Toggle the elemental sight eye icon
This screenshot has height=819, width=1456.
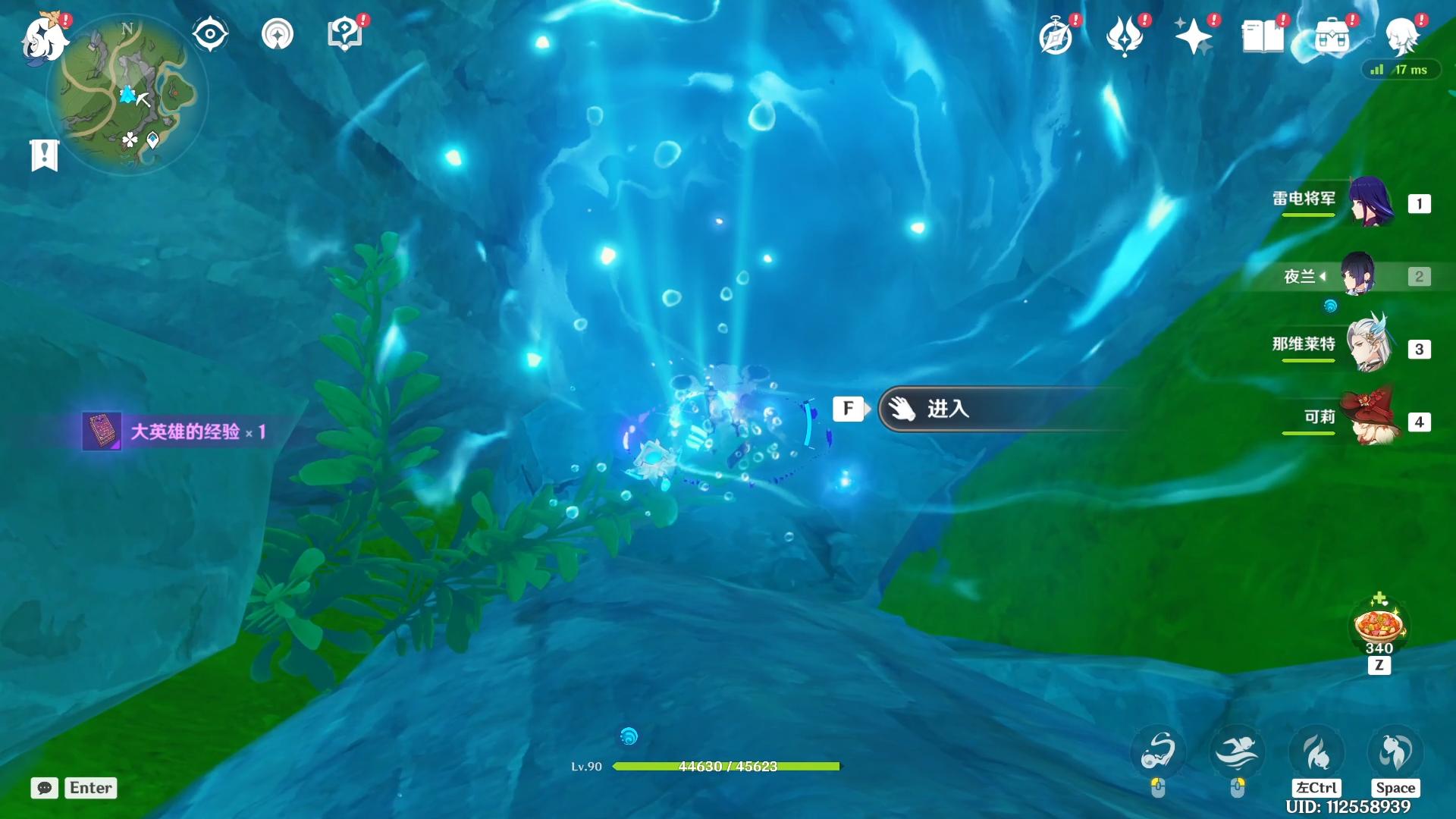pos(210,34)
